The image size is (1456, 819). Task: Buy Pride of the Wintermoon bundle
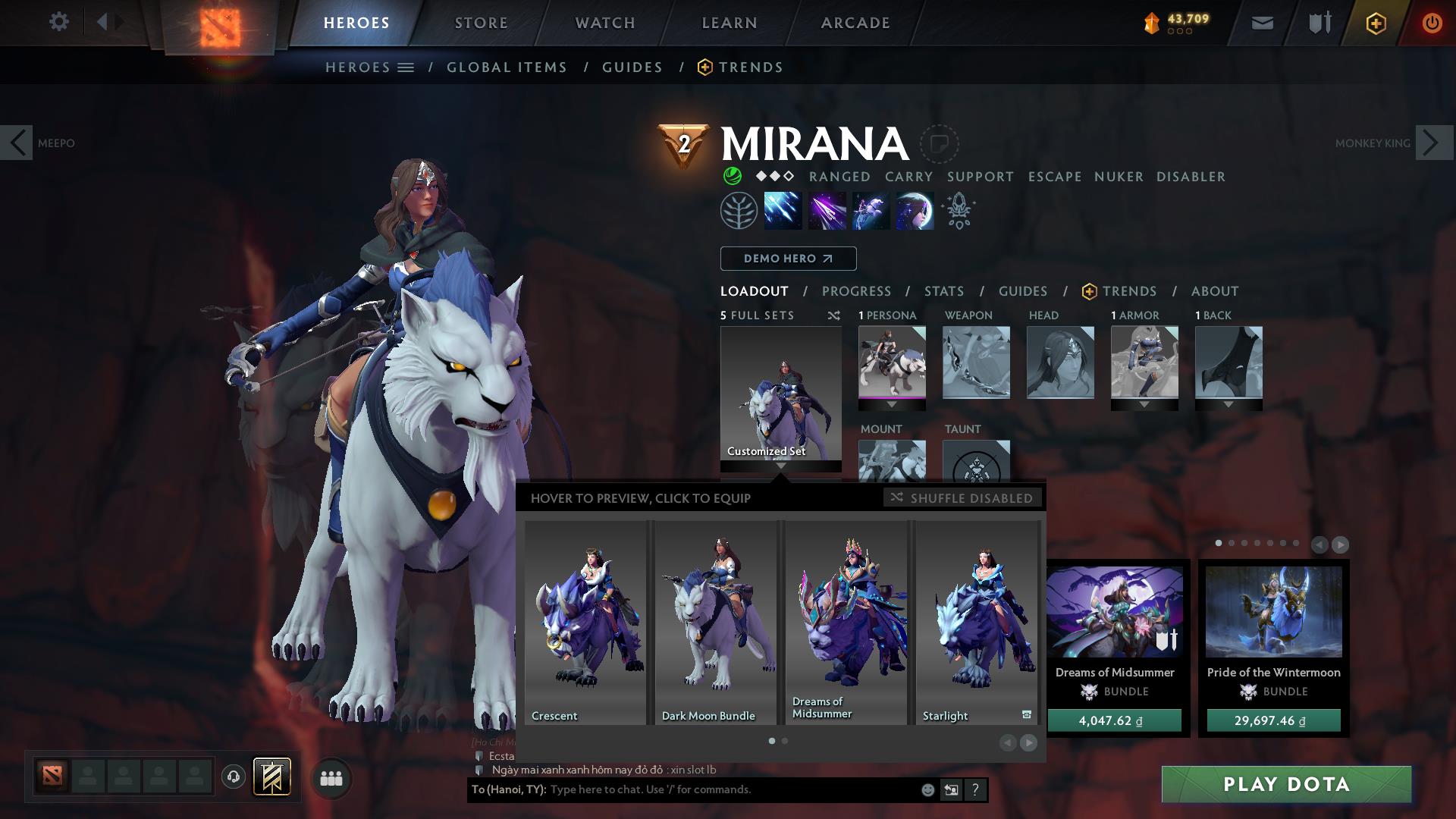[x=1273, y=720]
